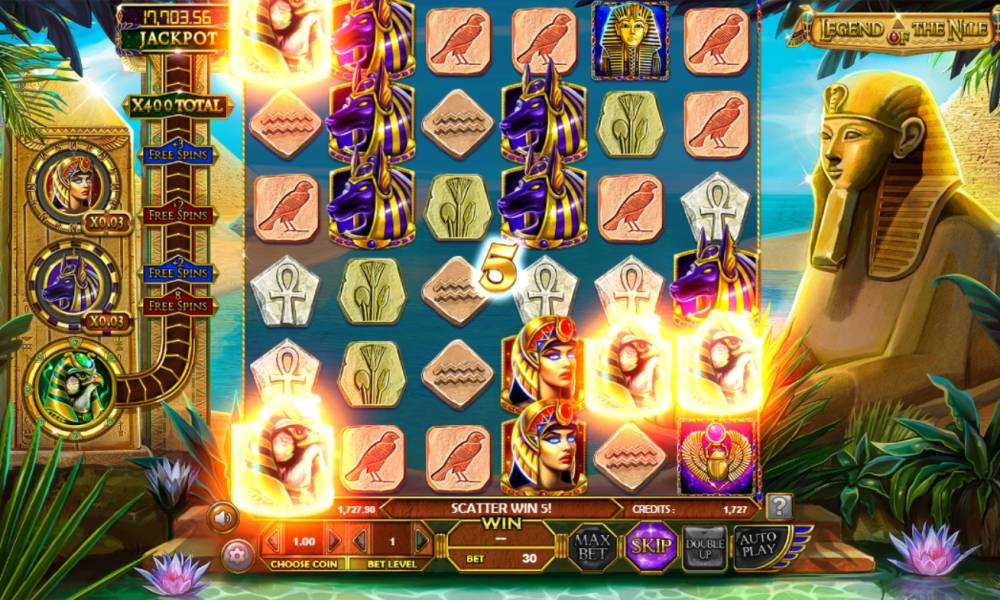
Task: Open the gear settings button
Action: pos(237,553)
